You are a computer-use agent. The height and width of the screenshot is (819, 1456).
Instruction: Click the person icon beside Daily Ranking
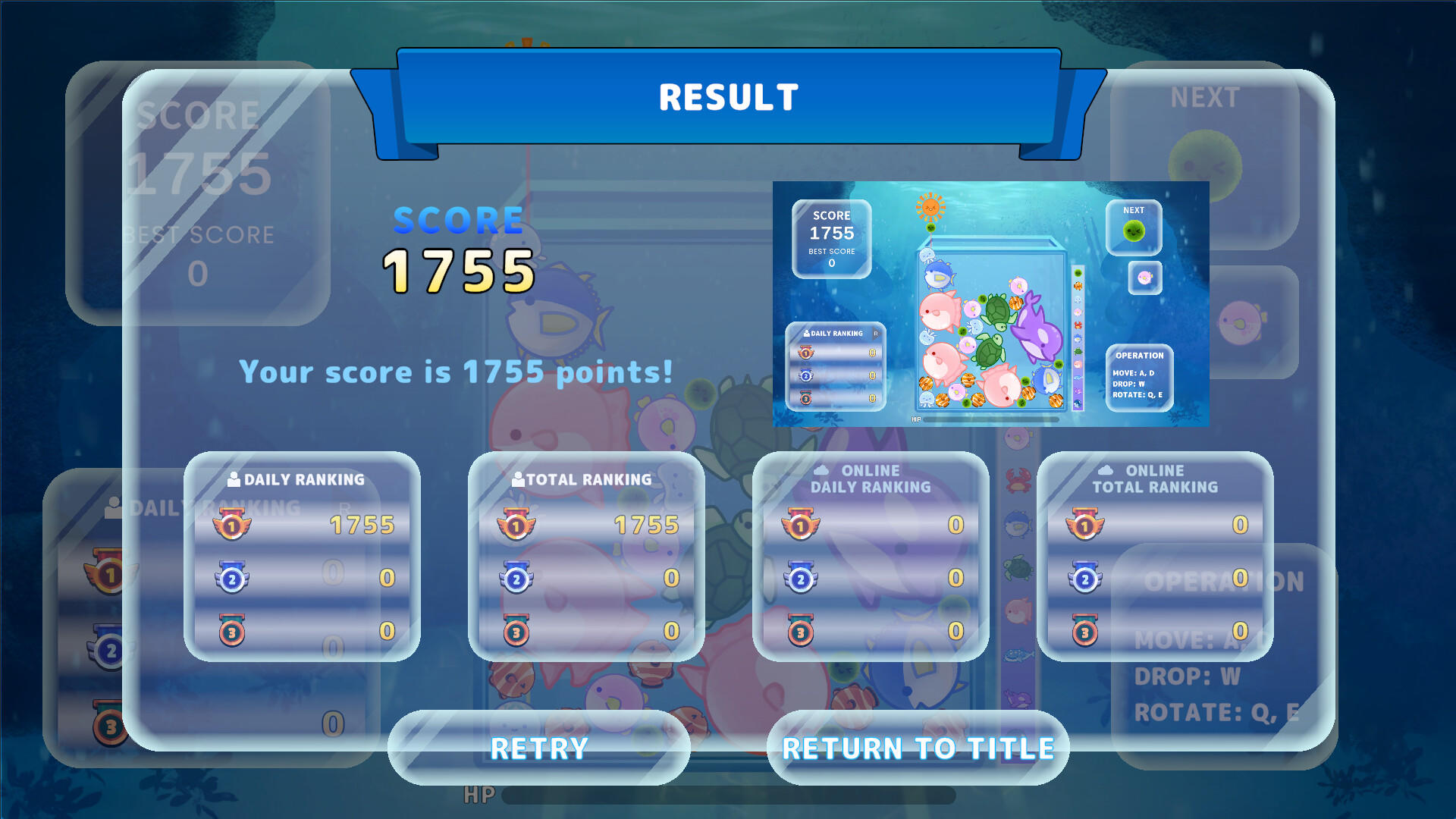tap(233, 478)
